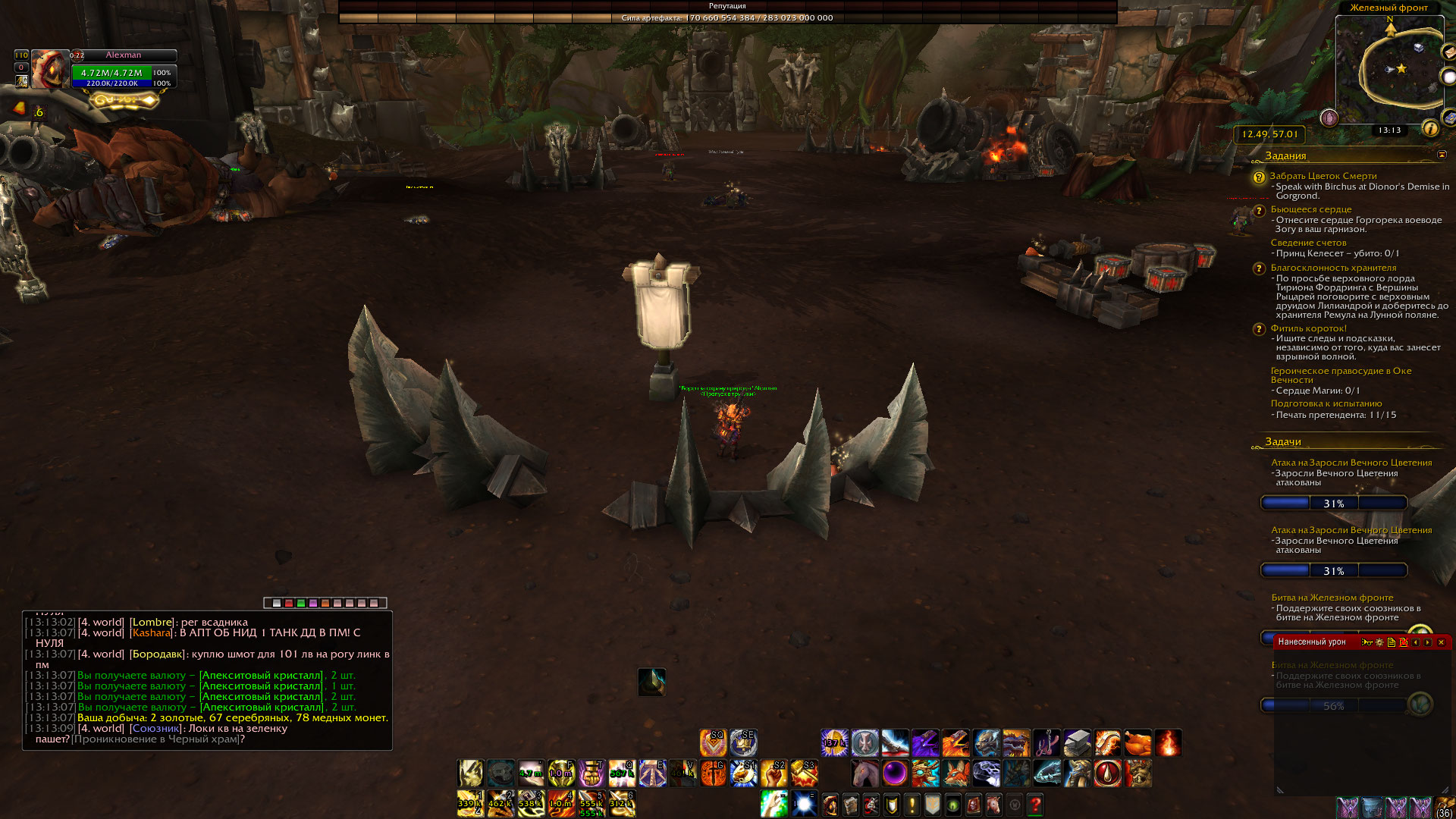The image size is (1456, 819).
Task: Open the damage meter gear settings
Action: coord(1379,642)
